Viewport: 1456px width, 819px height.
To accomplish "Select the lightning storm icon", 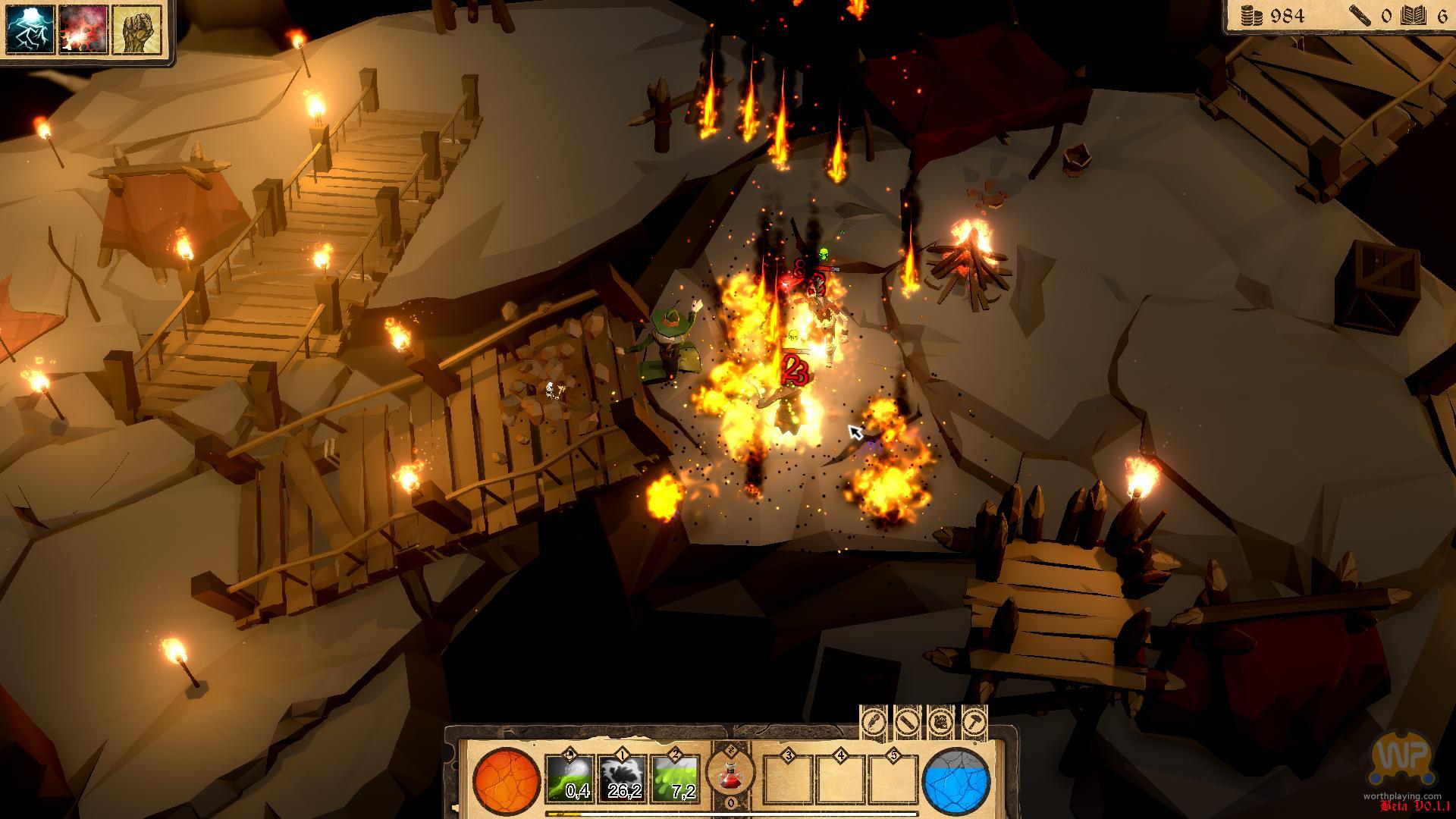I will (31, 30).
